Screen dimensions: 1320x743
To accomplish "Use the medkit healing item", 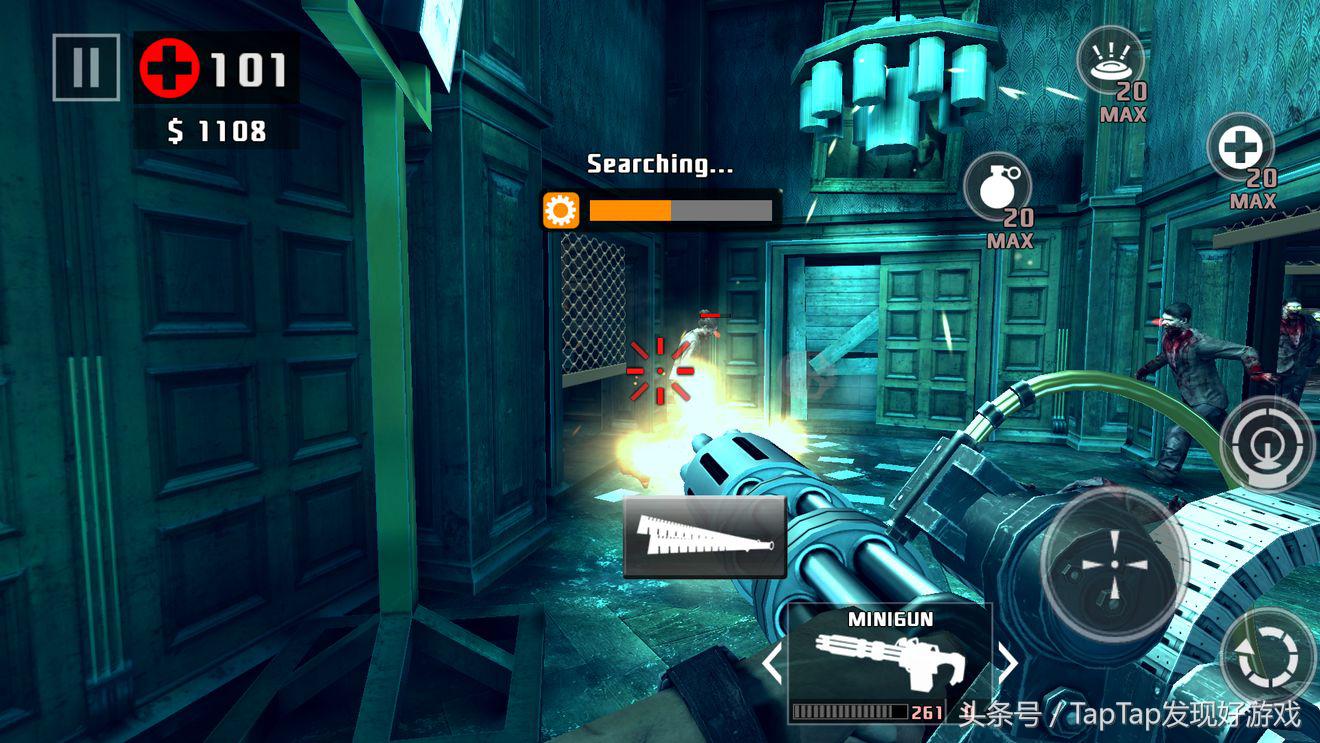I will tap(1240, 150).
